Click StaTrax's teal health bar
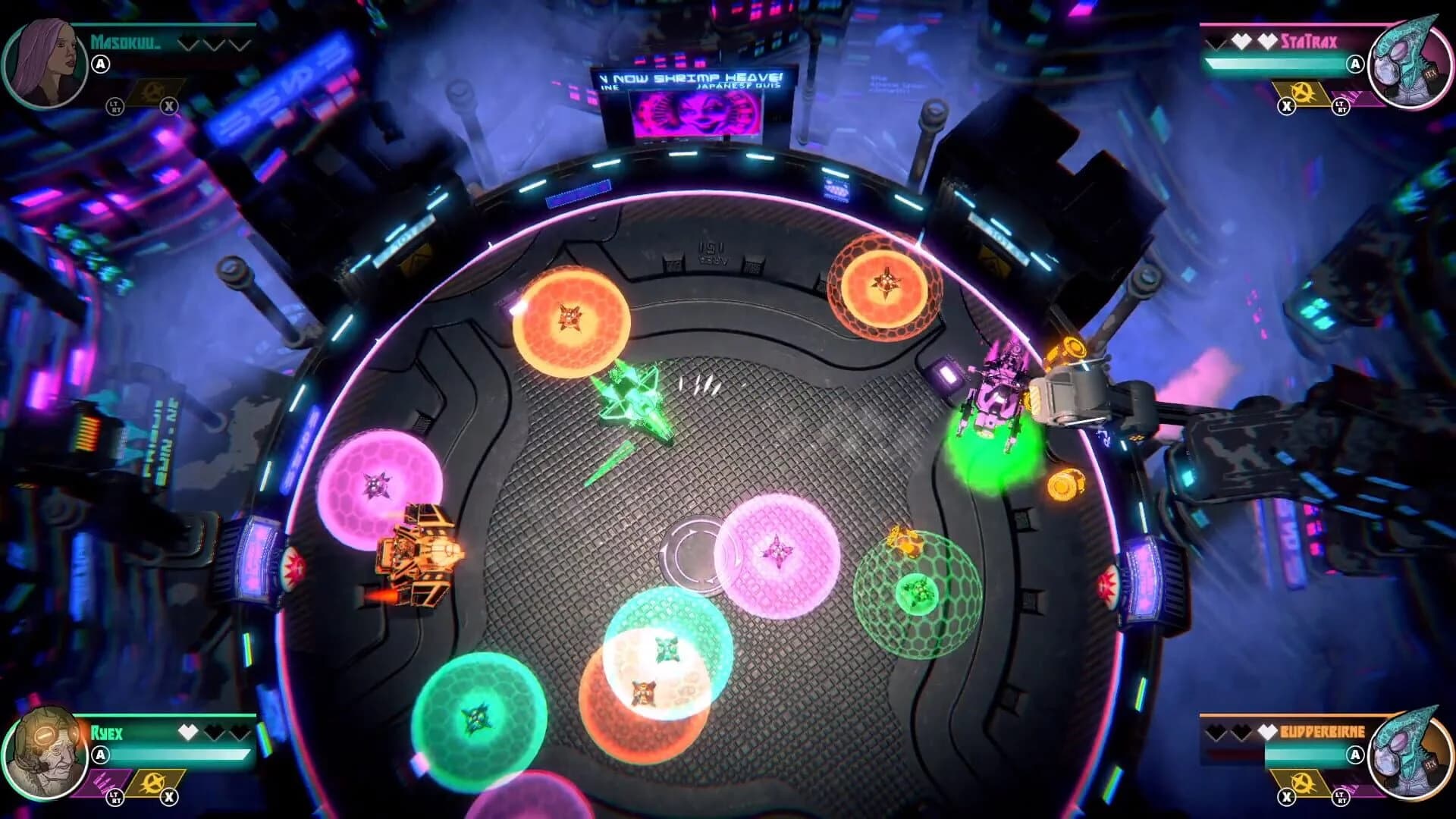1456x819 pixels. tap(1281, 64)
